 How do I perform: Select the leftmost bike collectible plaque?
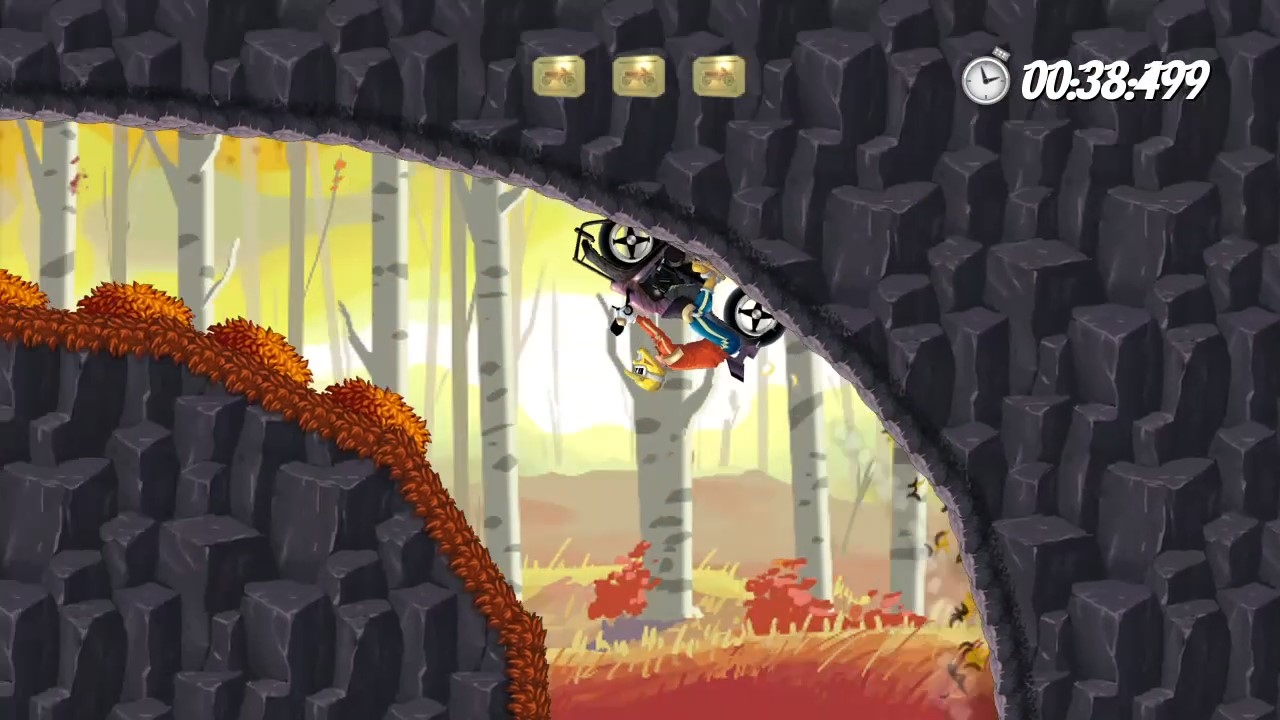tap(558, 76)
